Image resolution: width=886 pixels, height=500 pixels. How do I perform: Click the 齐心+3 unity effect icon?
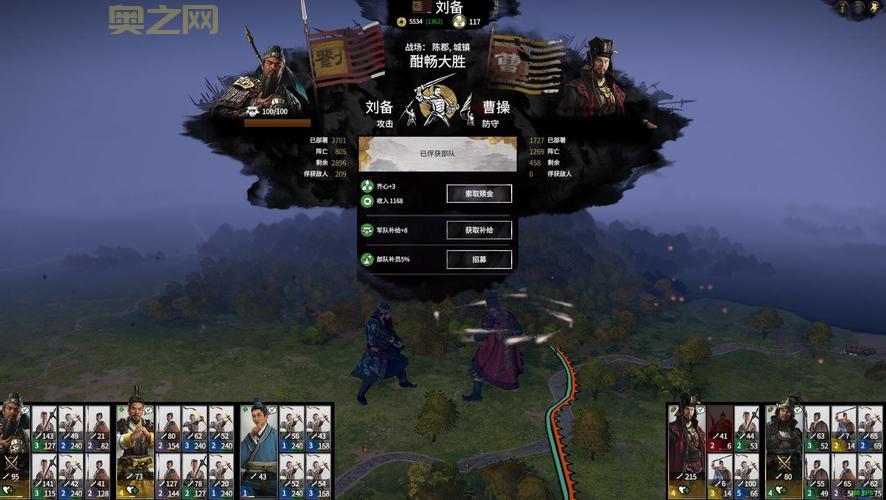pyautogui.click(x=367, y=186)
